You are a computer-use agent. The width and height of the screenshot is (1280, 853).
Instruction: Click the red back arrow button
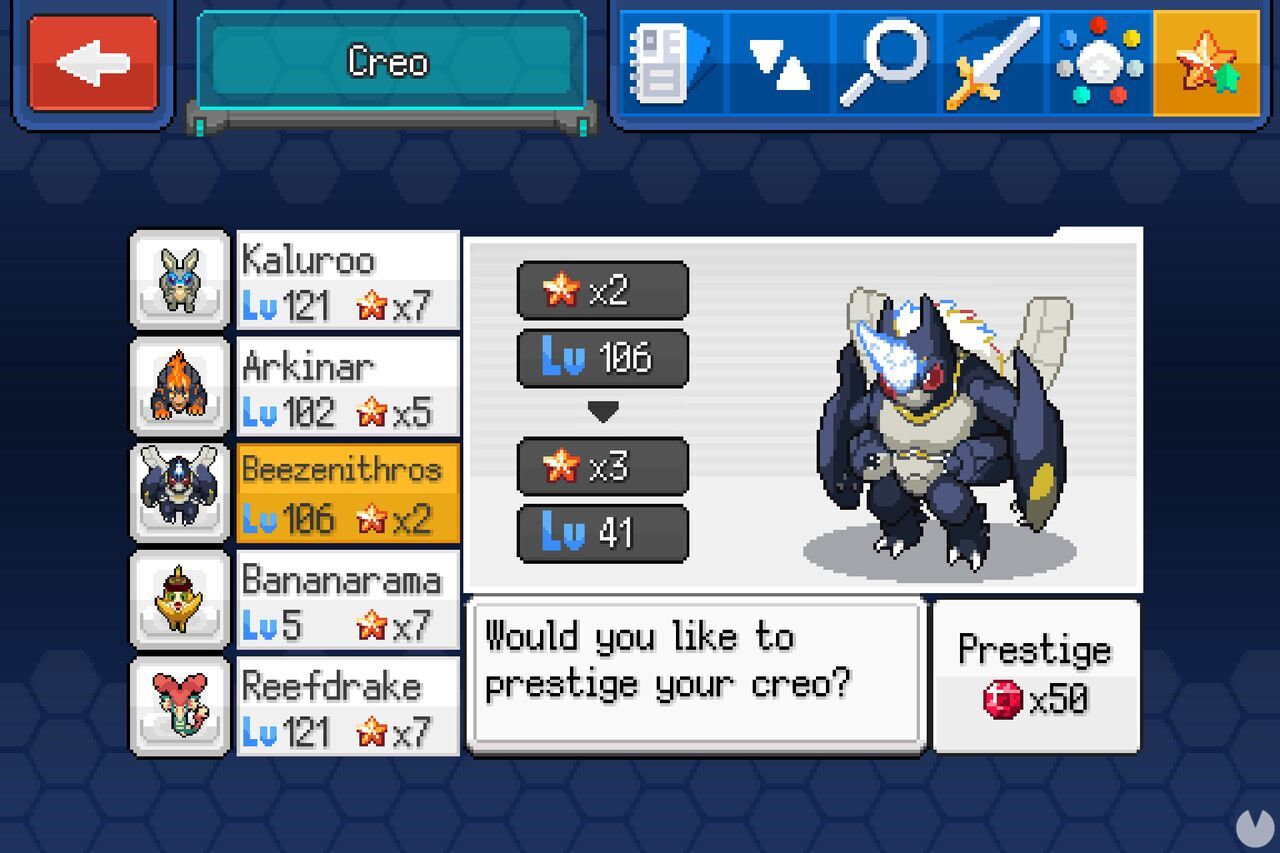pyautogui.click(x=91, y=62)
